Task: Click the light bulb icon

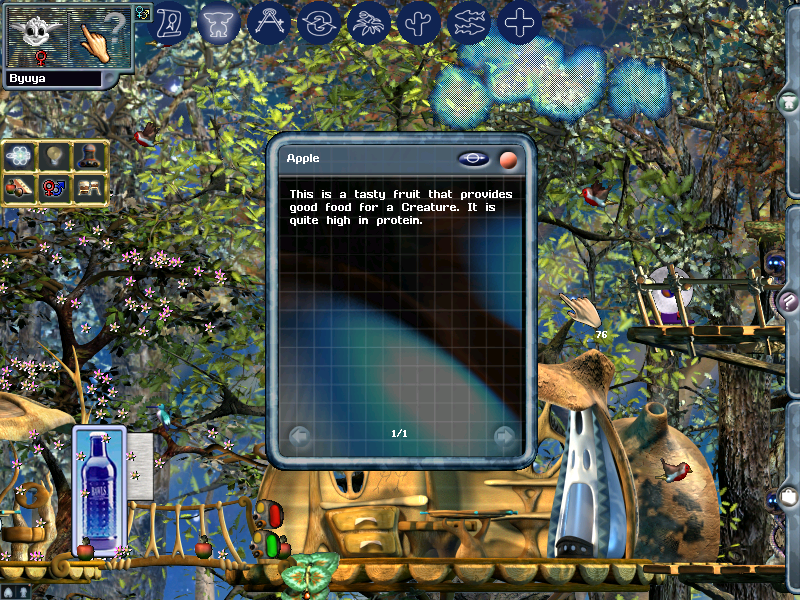Action: 55,155
